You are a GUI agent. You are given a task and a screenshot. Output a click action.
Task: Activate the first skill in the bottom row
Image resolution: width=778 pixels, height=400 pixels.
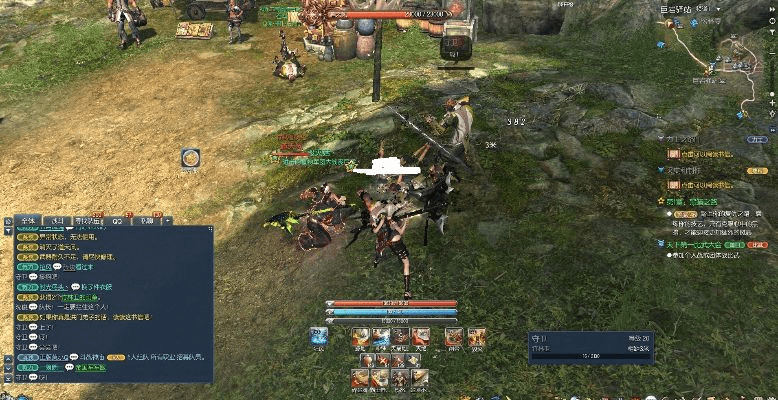pos(362,377)
